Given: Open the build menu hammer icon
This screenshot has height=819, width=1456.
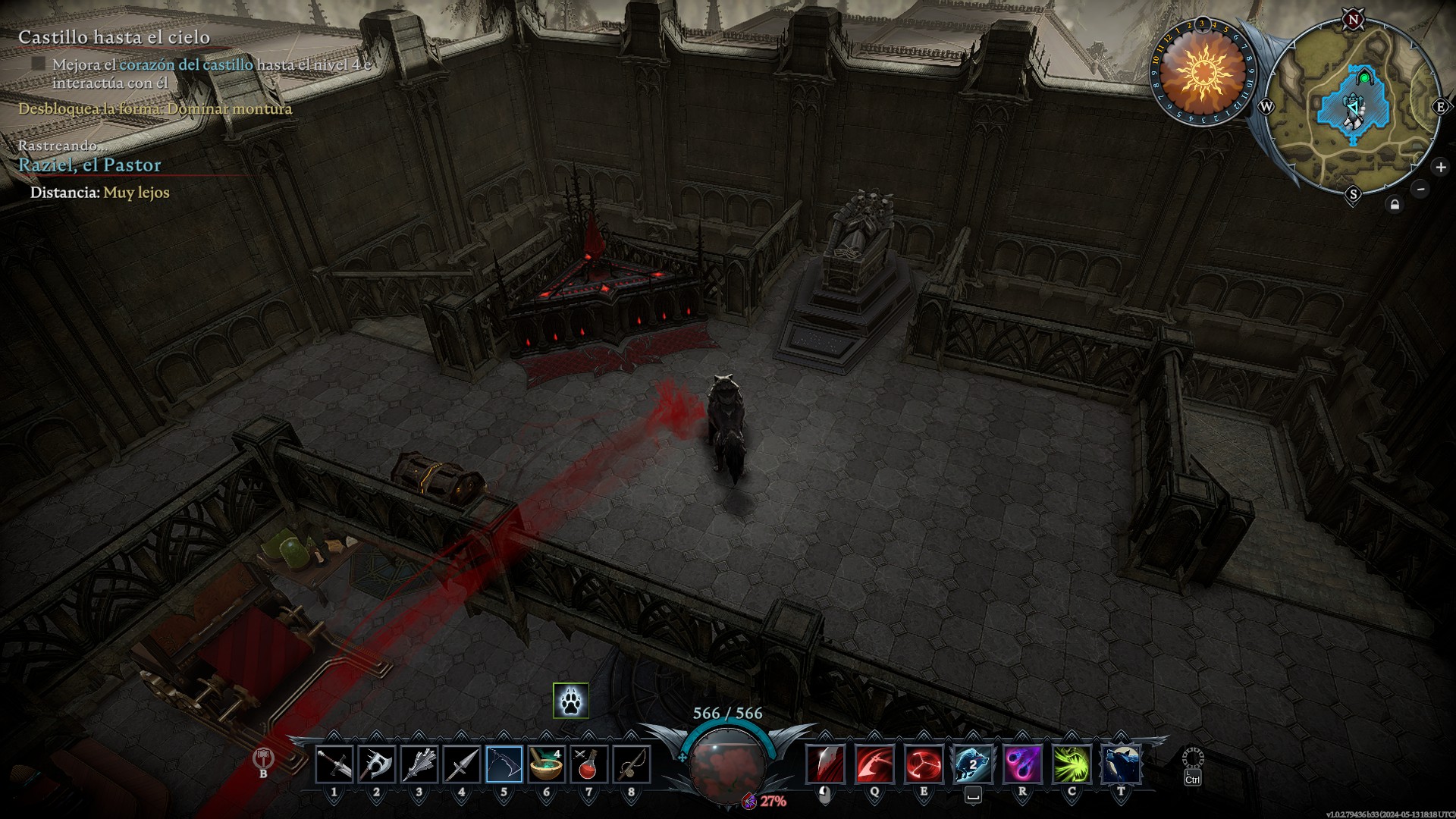Looking at the screenshot, I should click(263, 758).
